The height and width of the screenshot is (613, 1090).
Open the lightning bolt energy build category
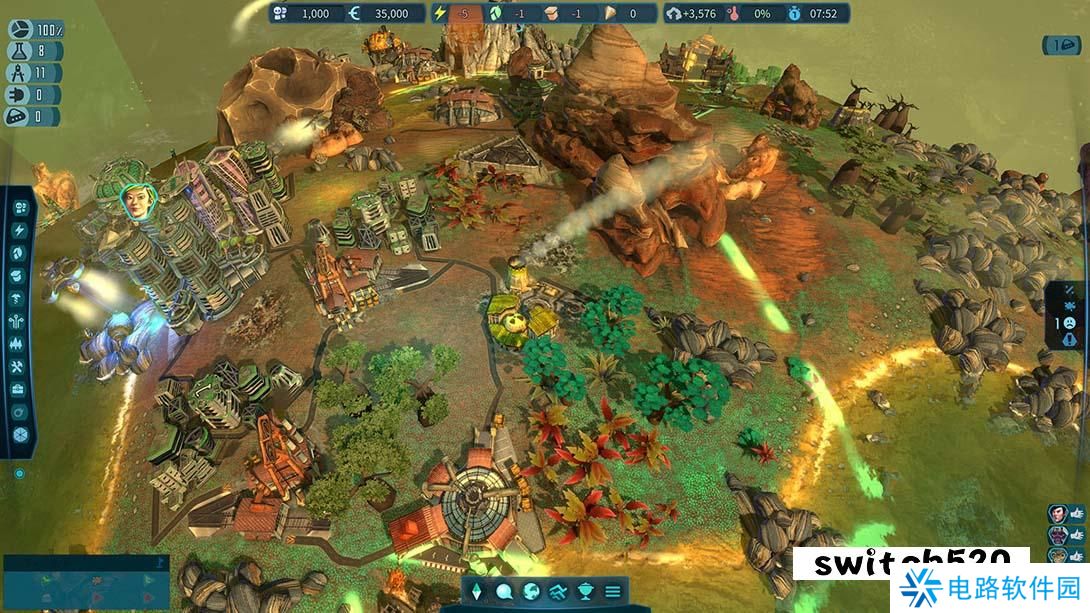click(20, 229)
